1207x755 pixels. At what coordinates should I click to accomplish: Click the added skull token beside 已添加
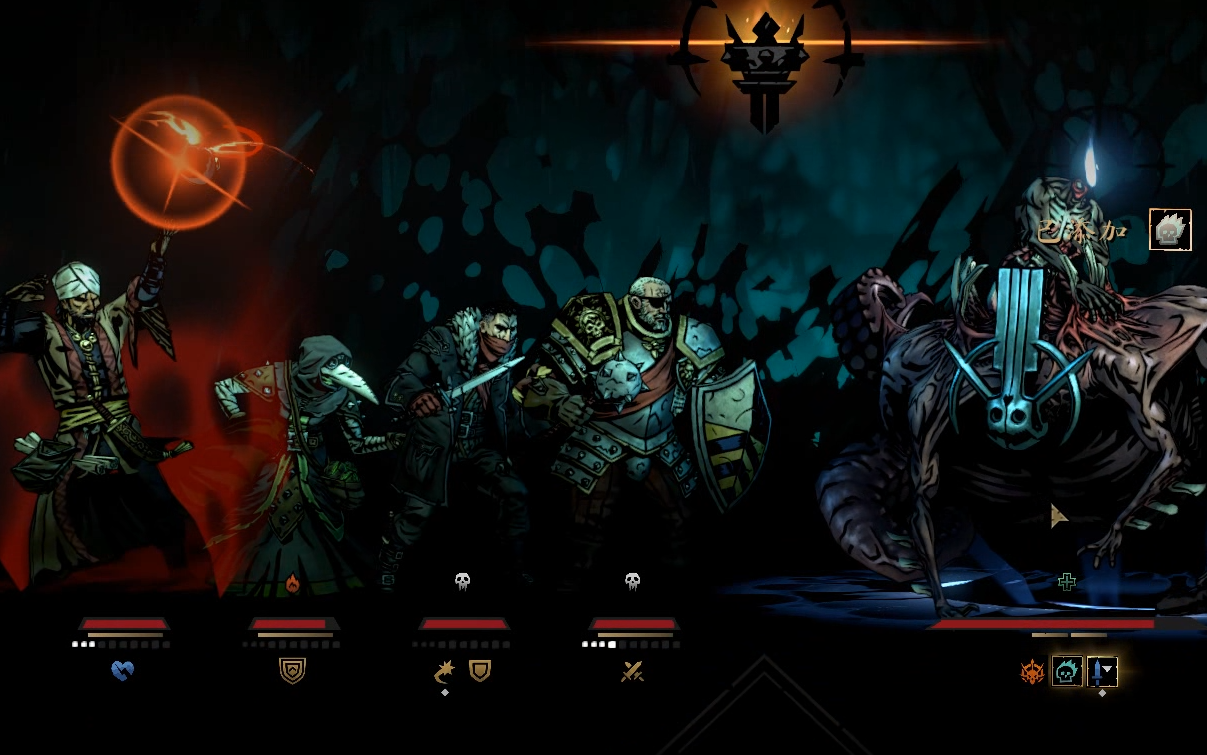[x=1170, y=230]
